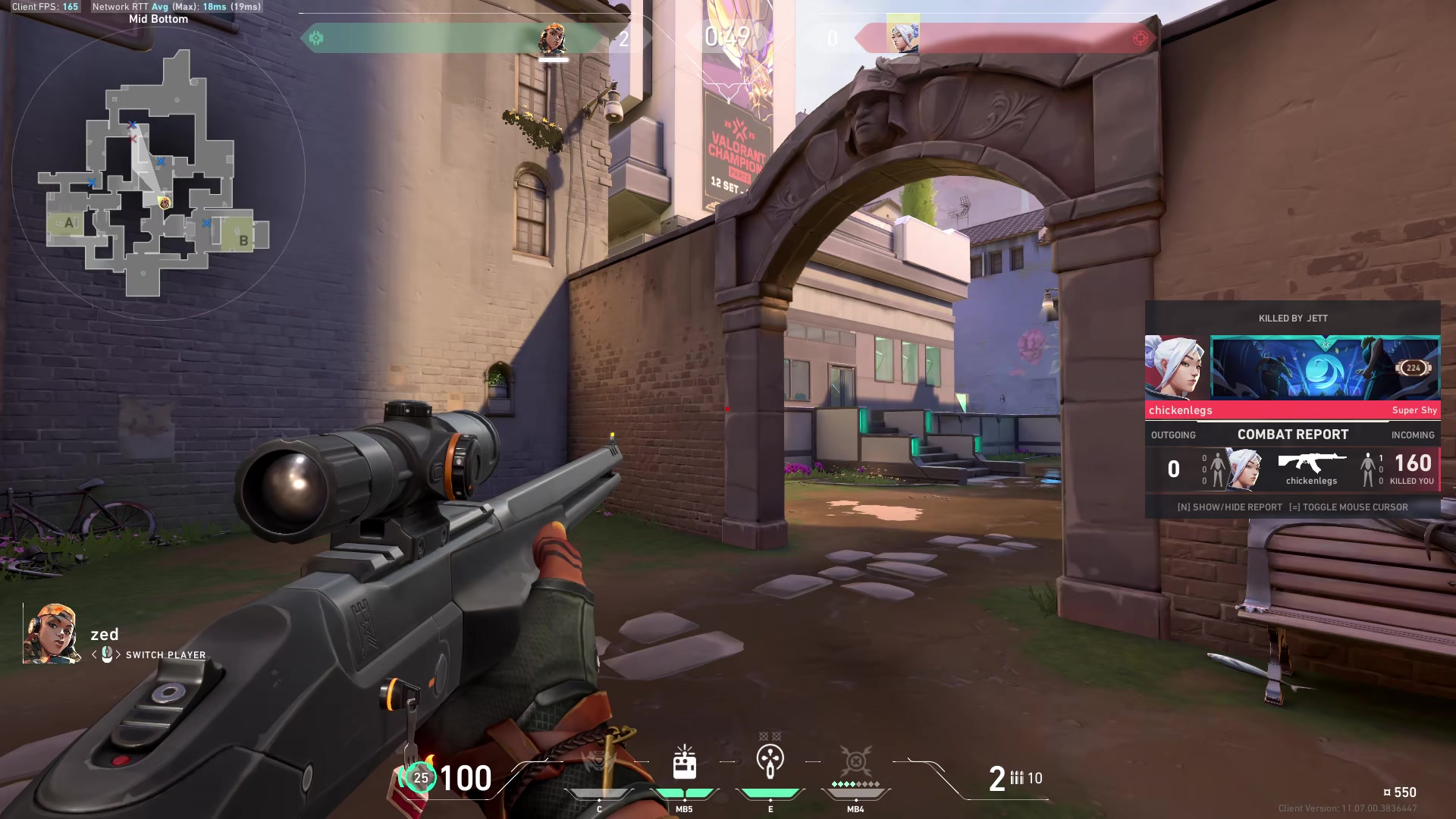This screenshot has width=1456, height=819.
Task: Click the red enemy team icon on the top bar
Action: [1140, 38]
